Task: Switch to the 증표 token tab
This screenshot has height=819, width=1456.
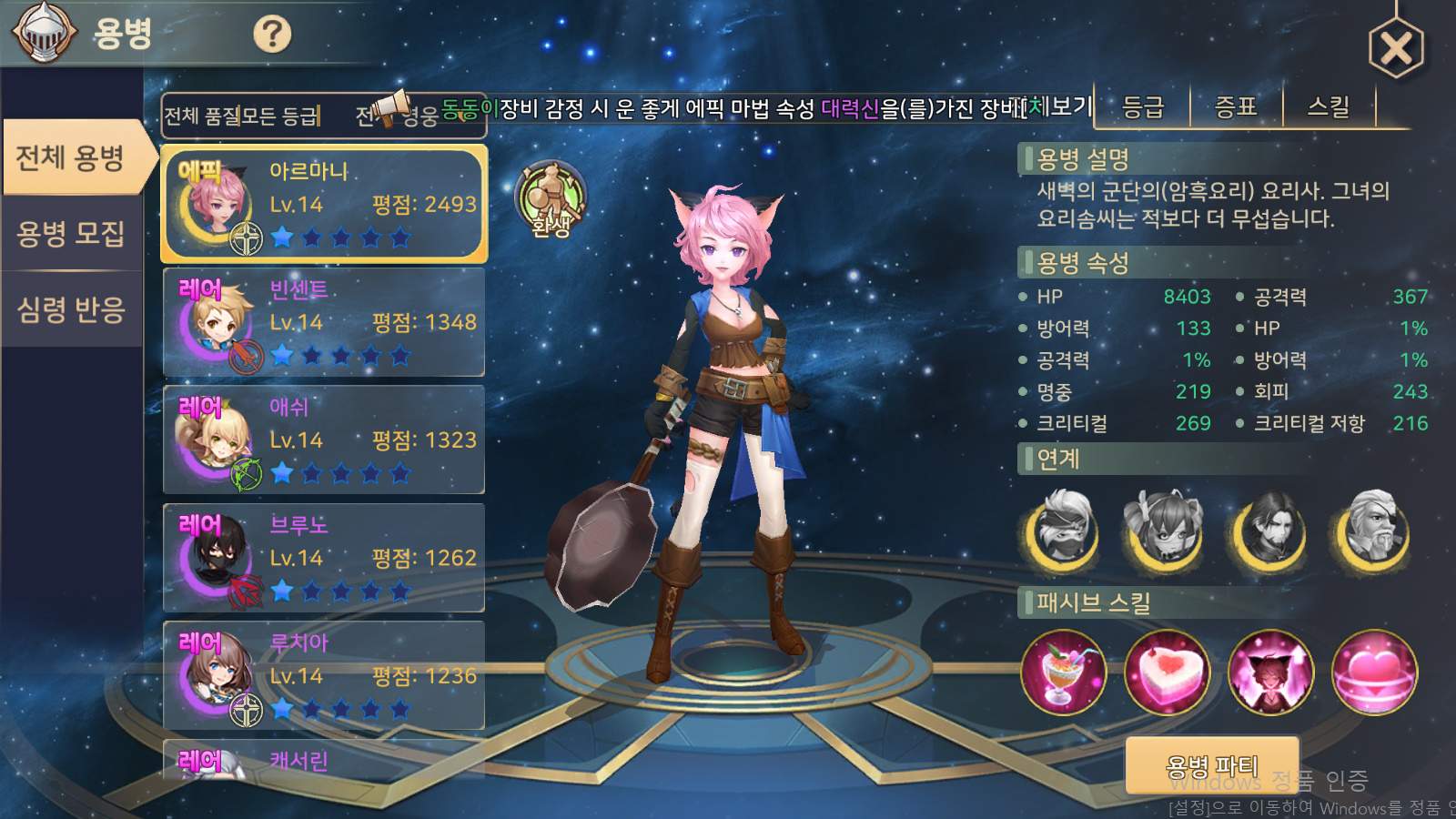Action: [x=1236, y=107]
